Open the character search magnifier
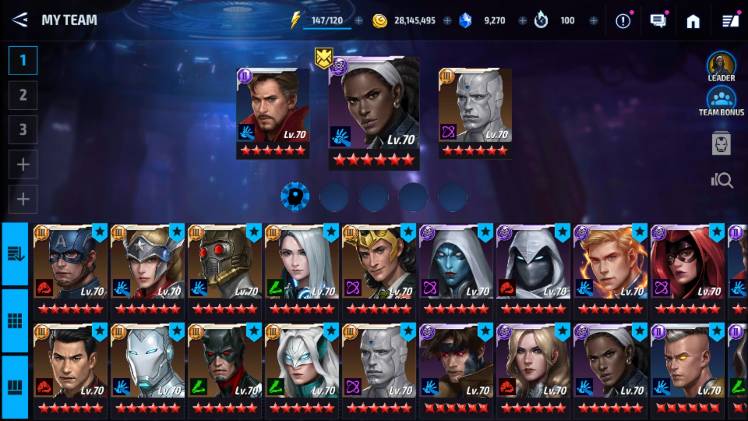748x421 pixels. click(x=721, y=180)
